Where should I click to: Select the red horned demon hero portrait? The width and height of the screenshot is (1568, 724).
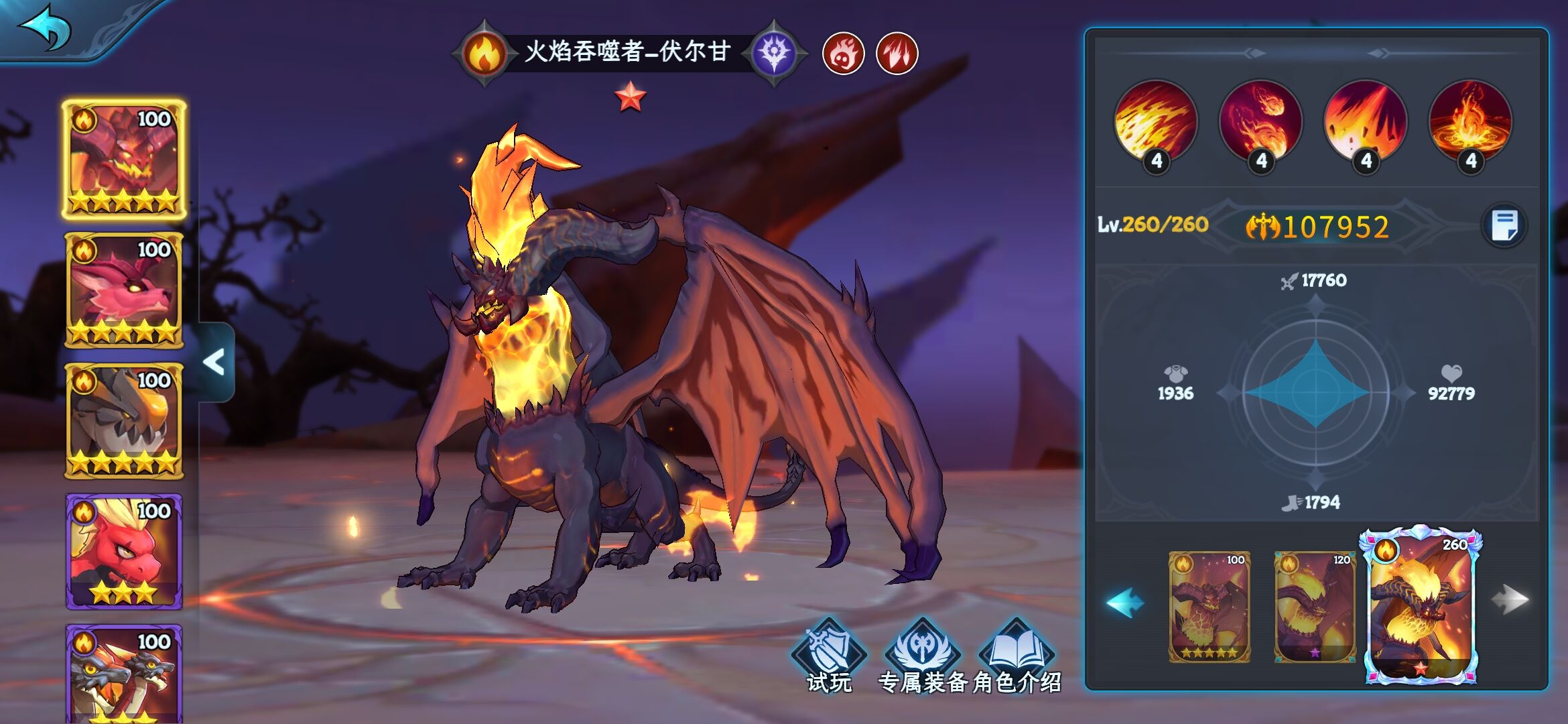[124, 160]
